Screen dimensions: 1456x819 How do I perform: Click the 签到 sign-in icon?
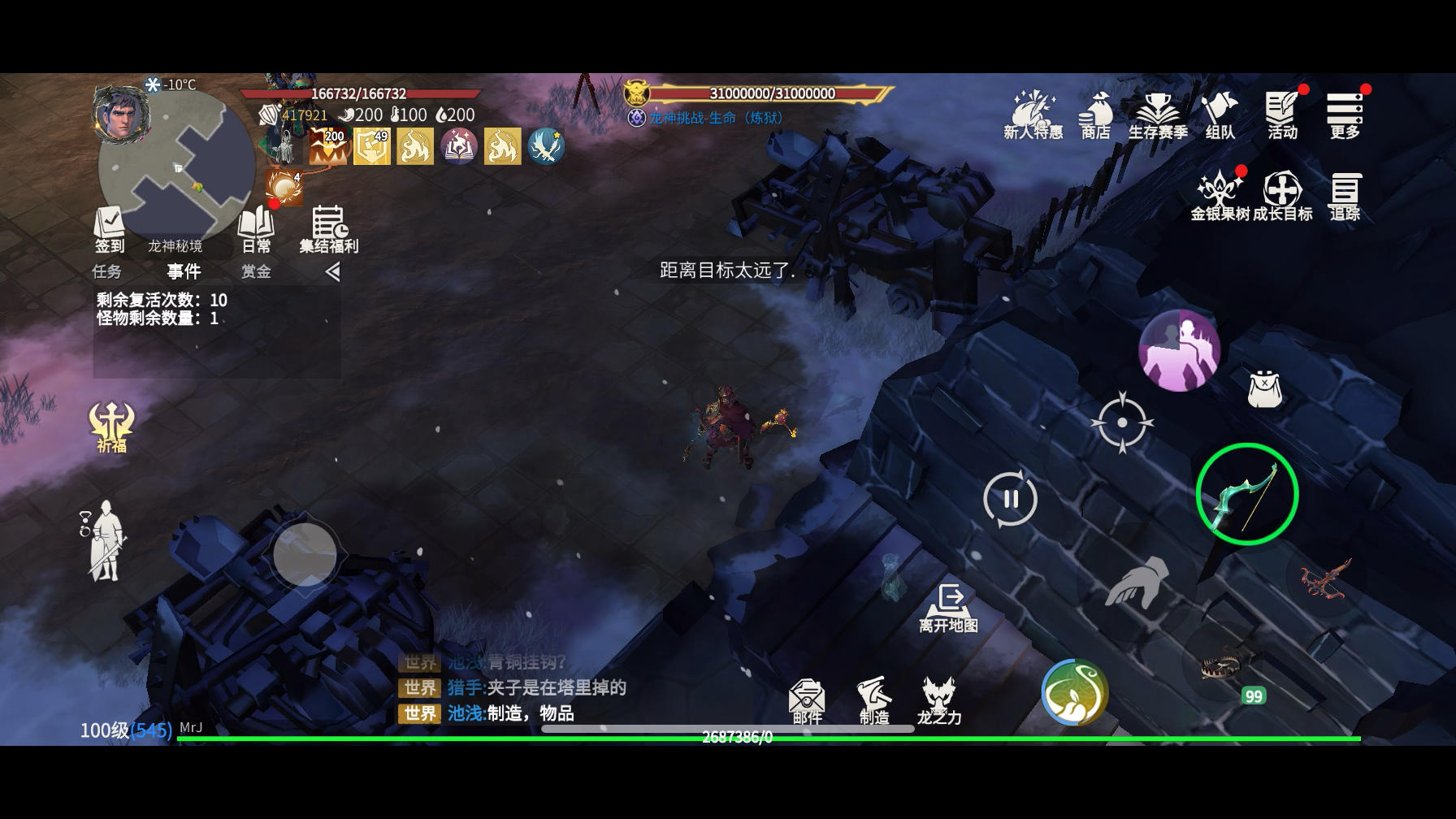tap(110, 229)
